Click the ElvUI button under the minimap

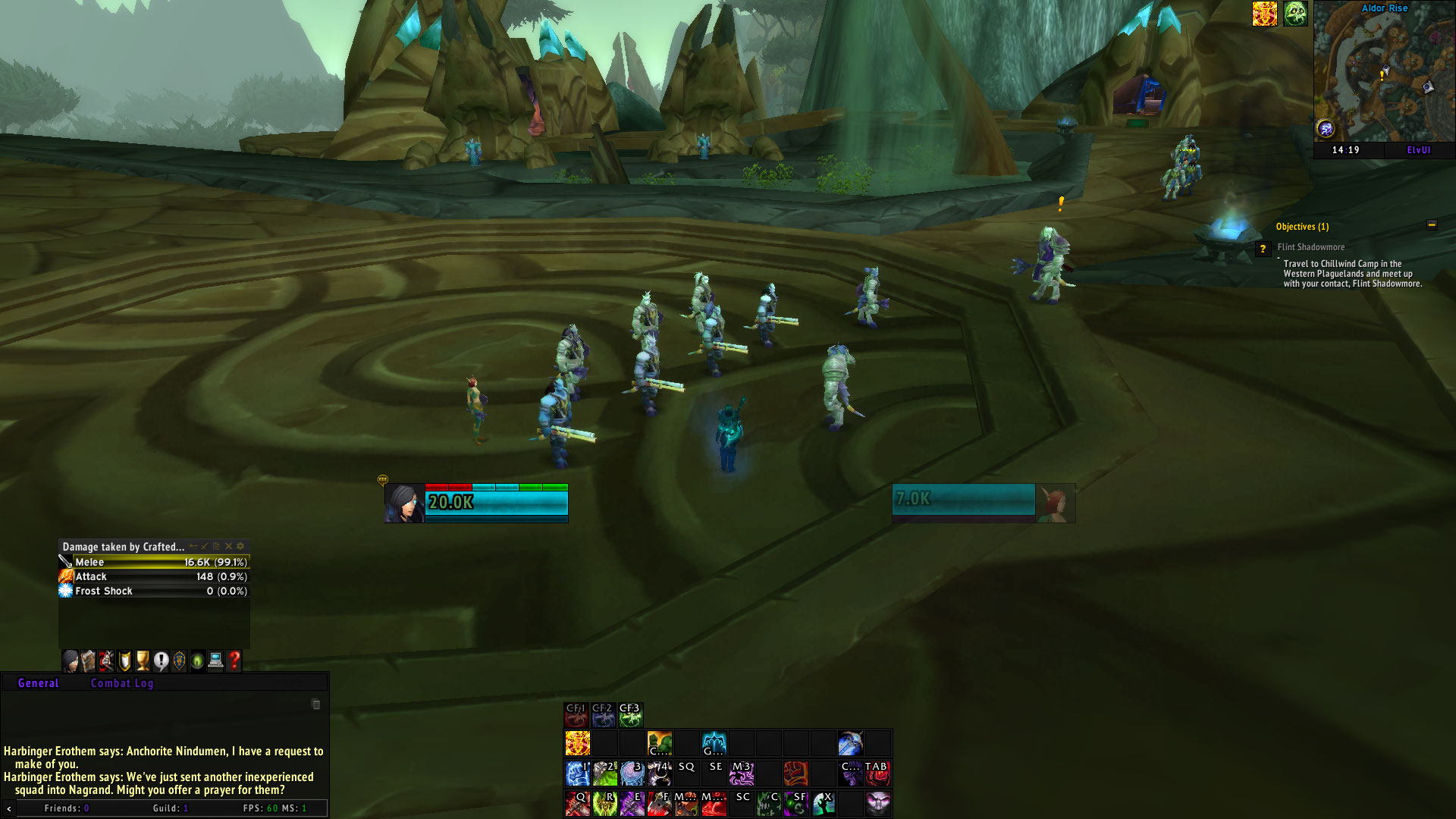tap(1420, 150)
